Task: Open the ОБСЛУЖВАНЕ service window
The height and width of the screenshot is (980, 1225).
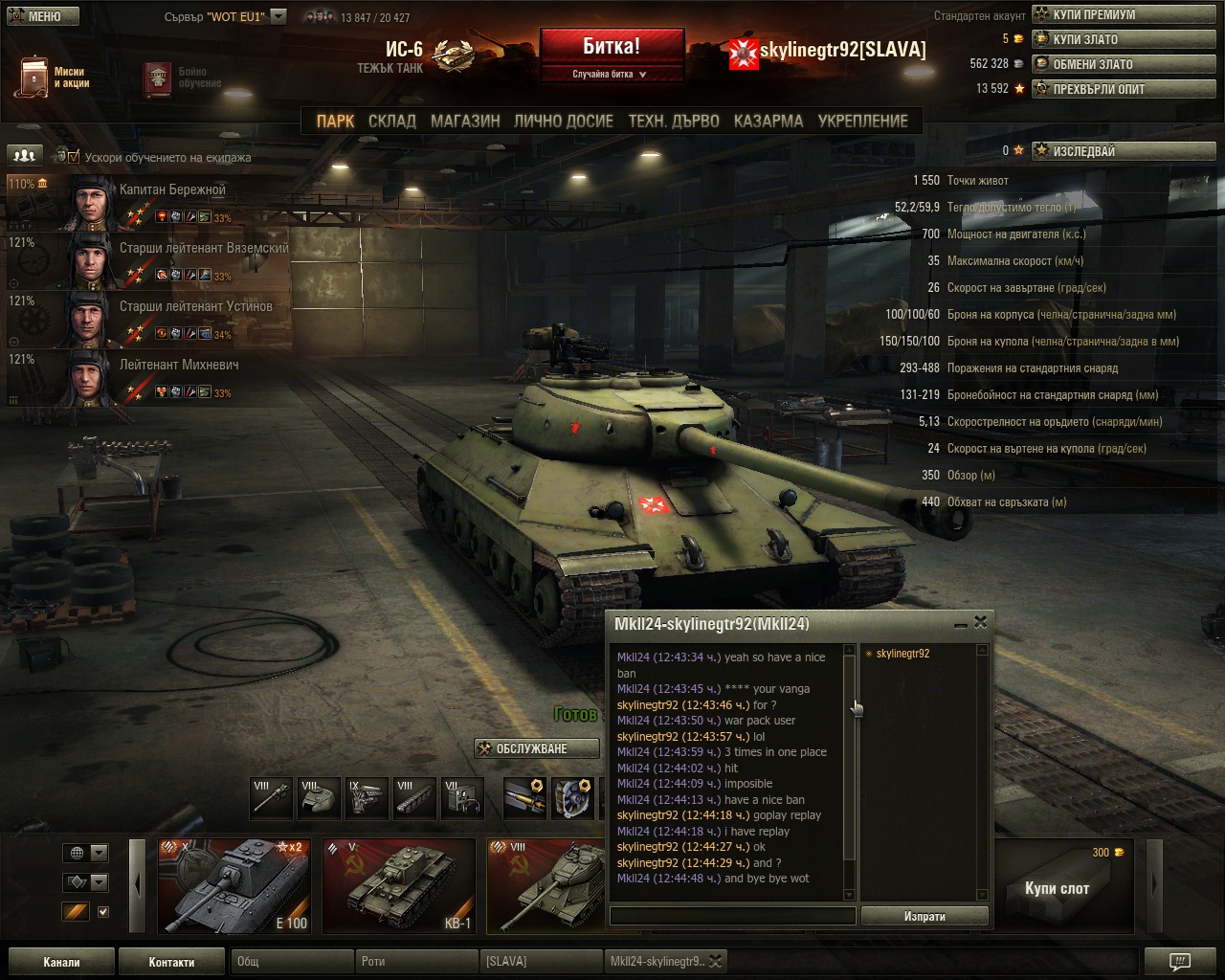Action: pos(536,748)
